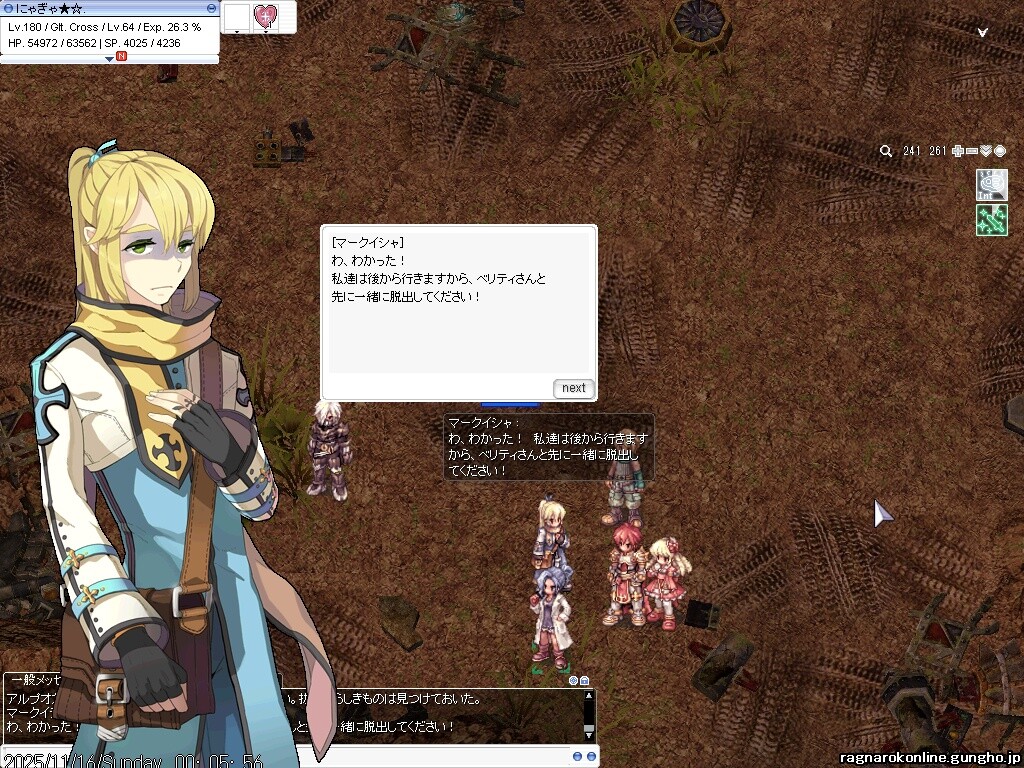Select the Int food buff icon
Screen dimensions: 1024x768
(x=991, y=185)
